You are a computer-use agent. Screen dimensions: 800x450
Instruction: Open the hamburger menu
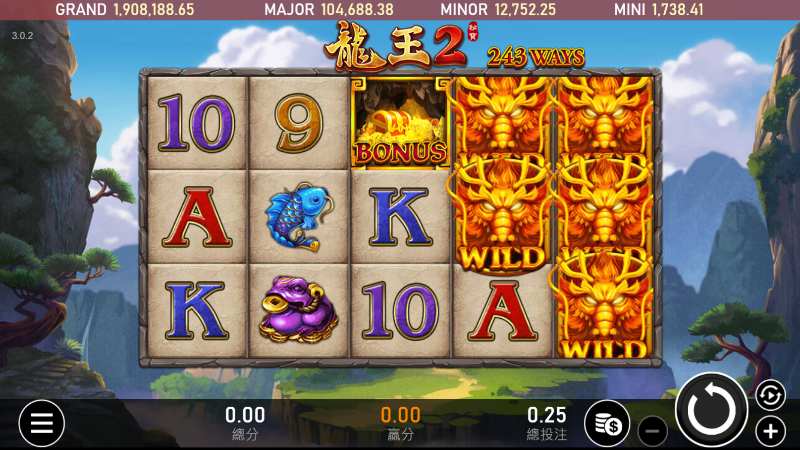[41, 423]
